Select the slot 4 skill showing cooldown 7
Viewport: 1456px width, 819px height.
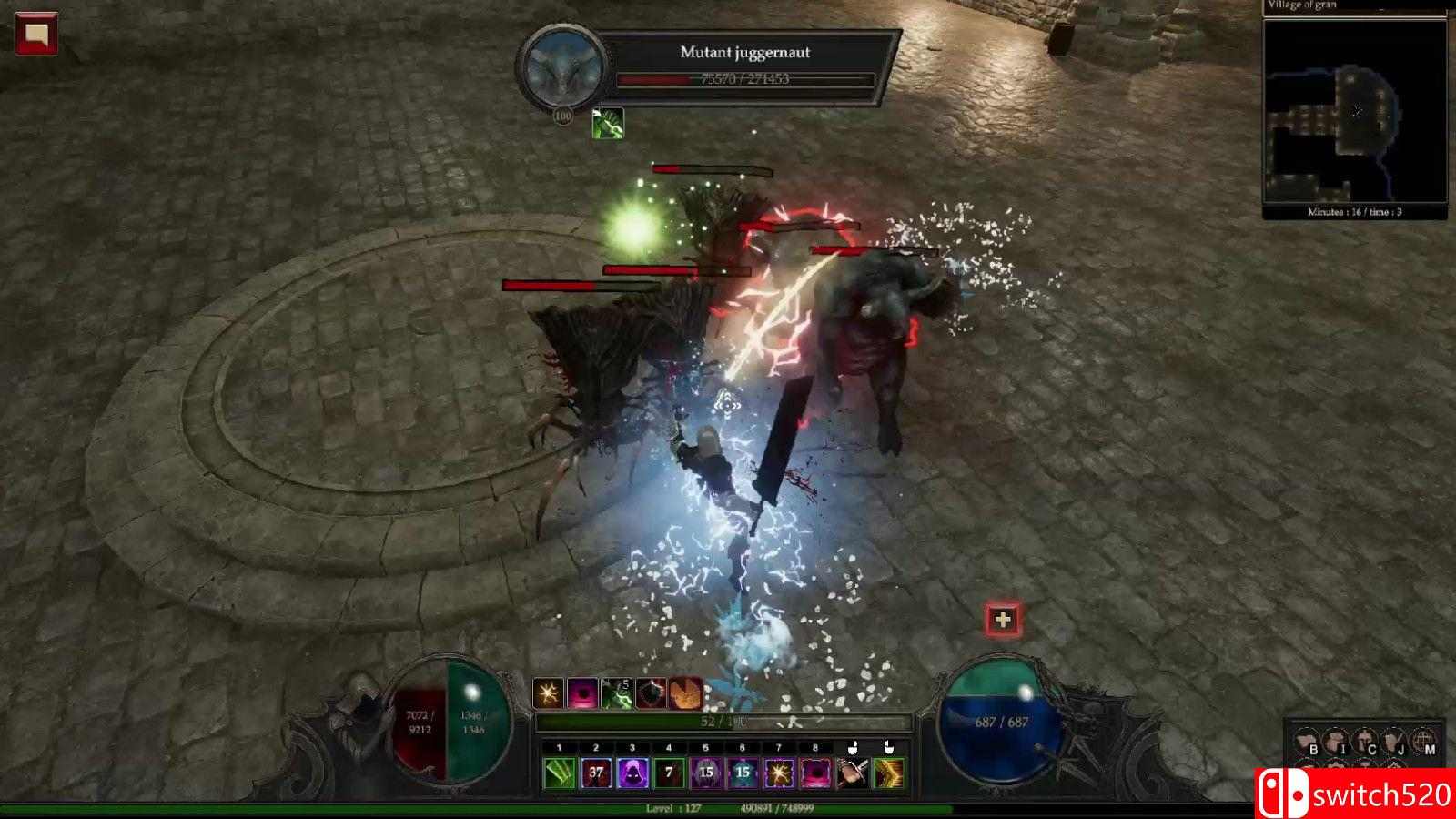pyautogui.click(x=669, y=773)
